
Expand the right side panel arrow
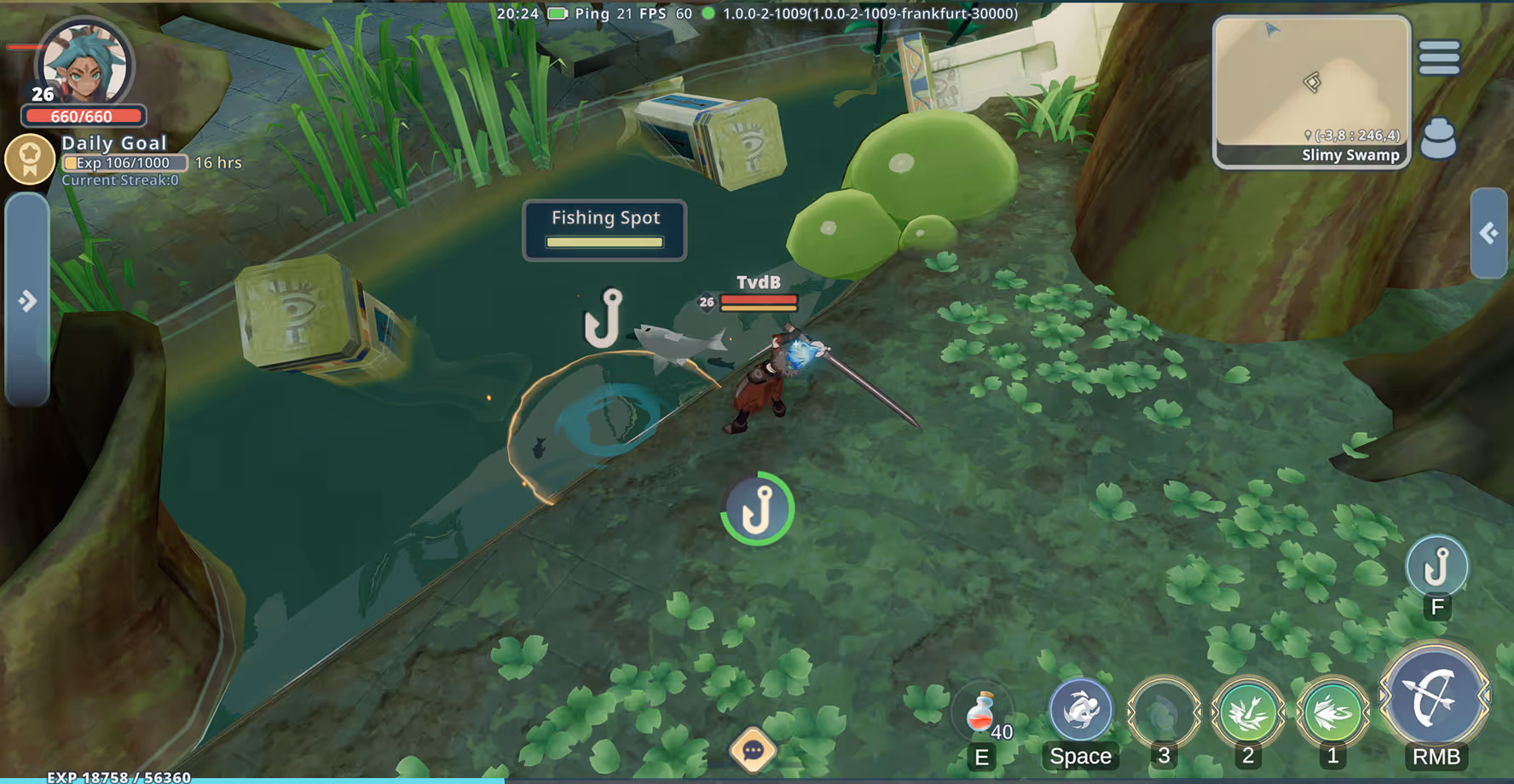1488,233
